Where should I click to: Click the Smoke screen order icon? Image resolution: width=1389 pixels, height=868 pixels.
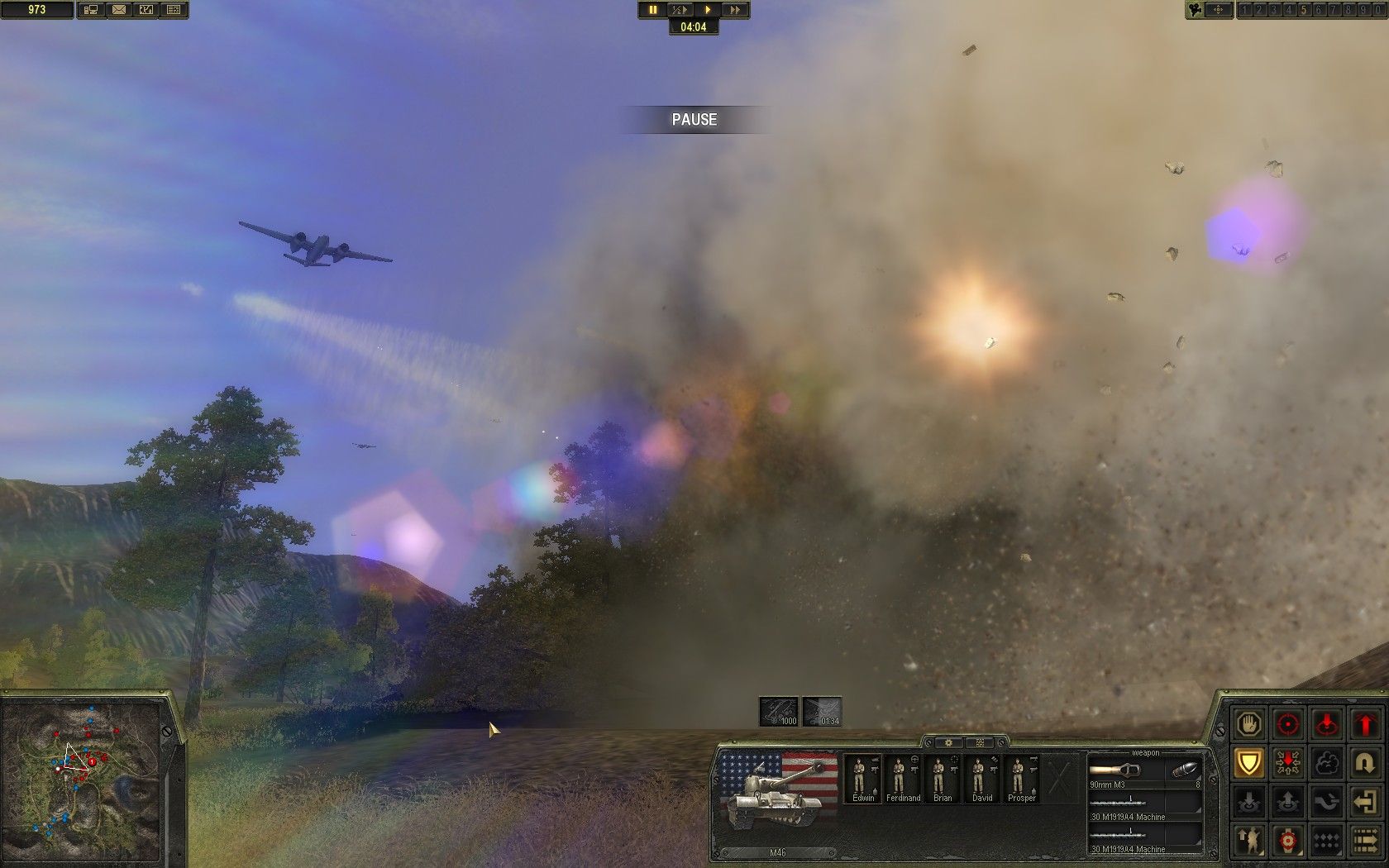1326,763
